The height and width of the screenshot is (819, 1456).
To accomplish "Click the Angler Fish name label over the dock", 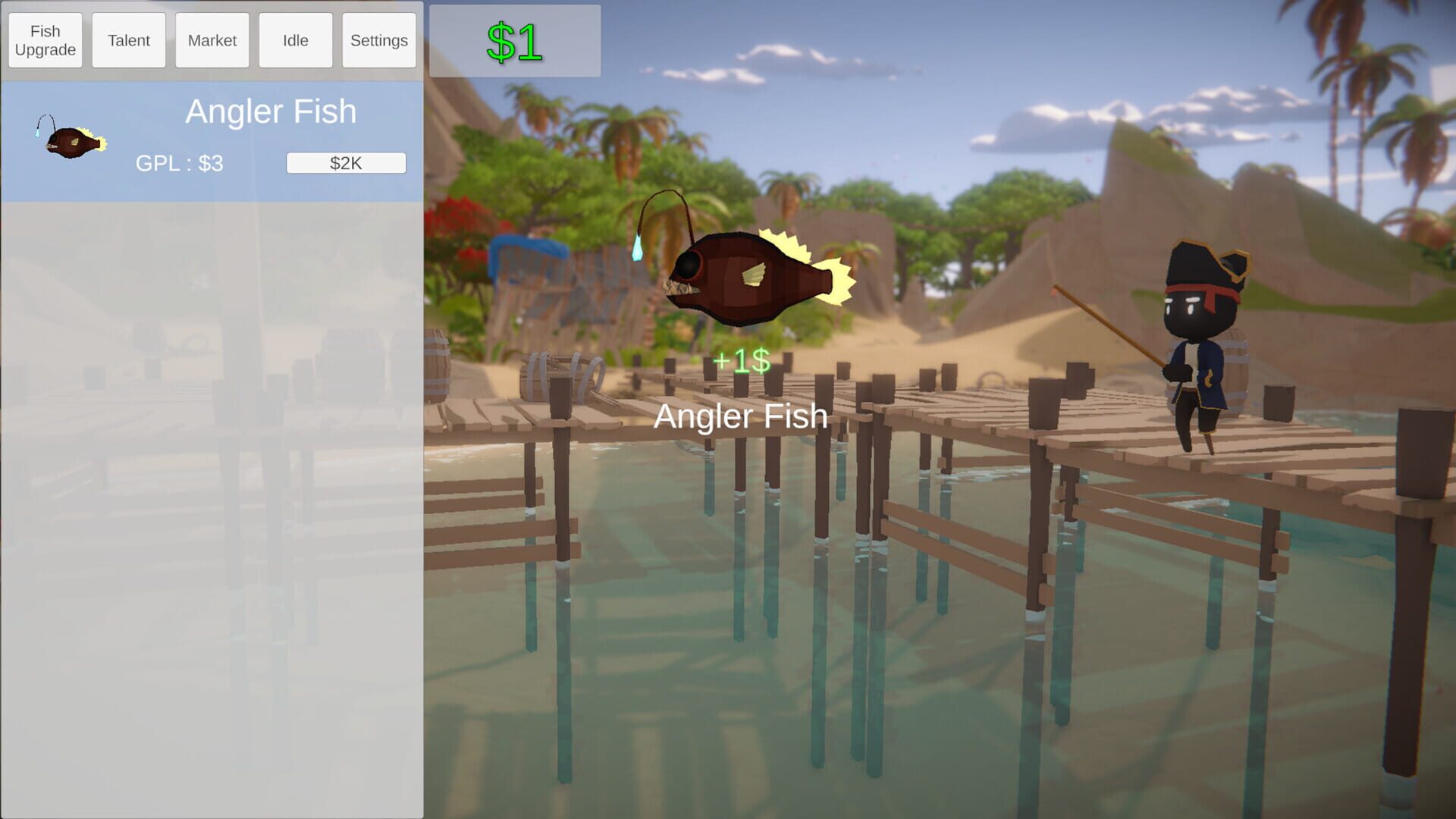I will pos(741,416).
